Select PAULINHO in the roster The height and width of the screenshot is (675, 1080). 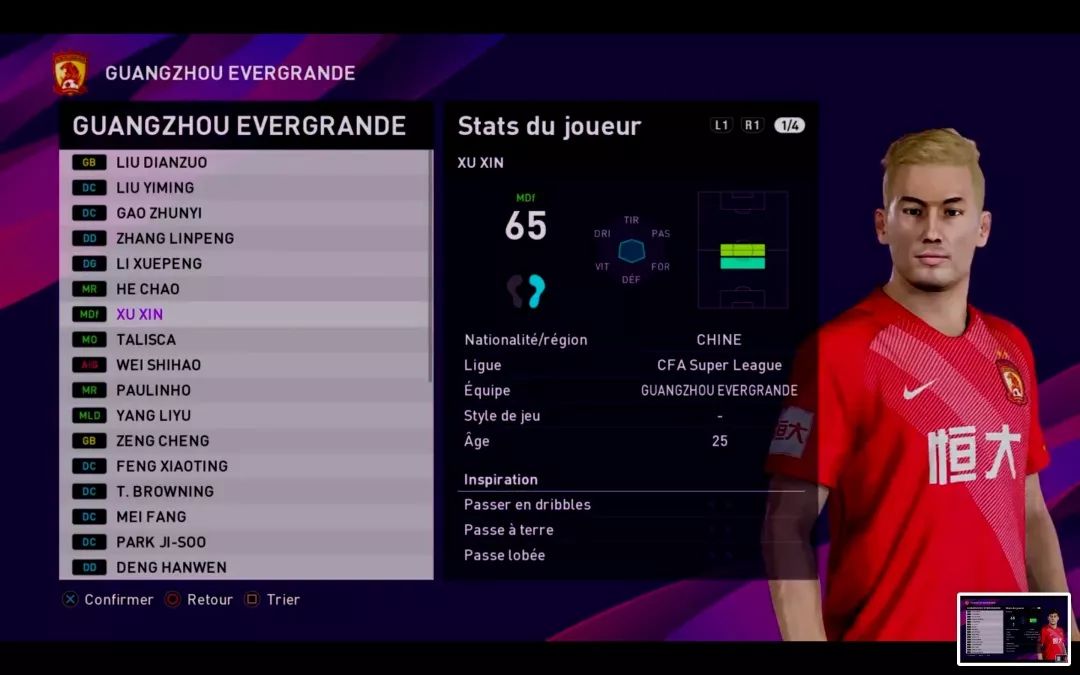point(245,390)
